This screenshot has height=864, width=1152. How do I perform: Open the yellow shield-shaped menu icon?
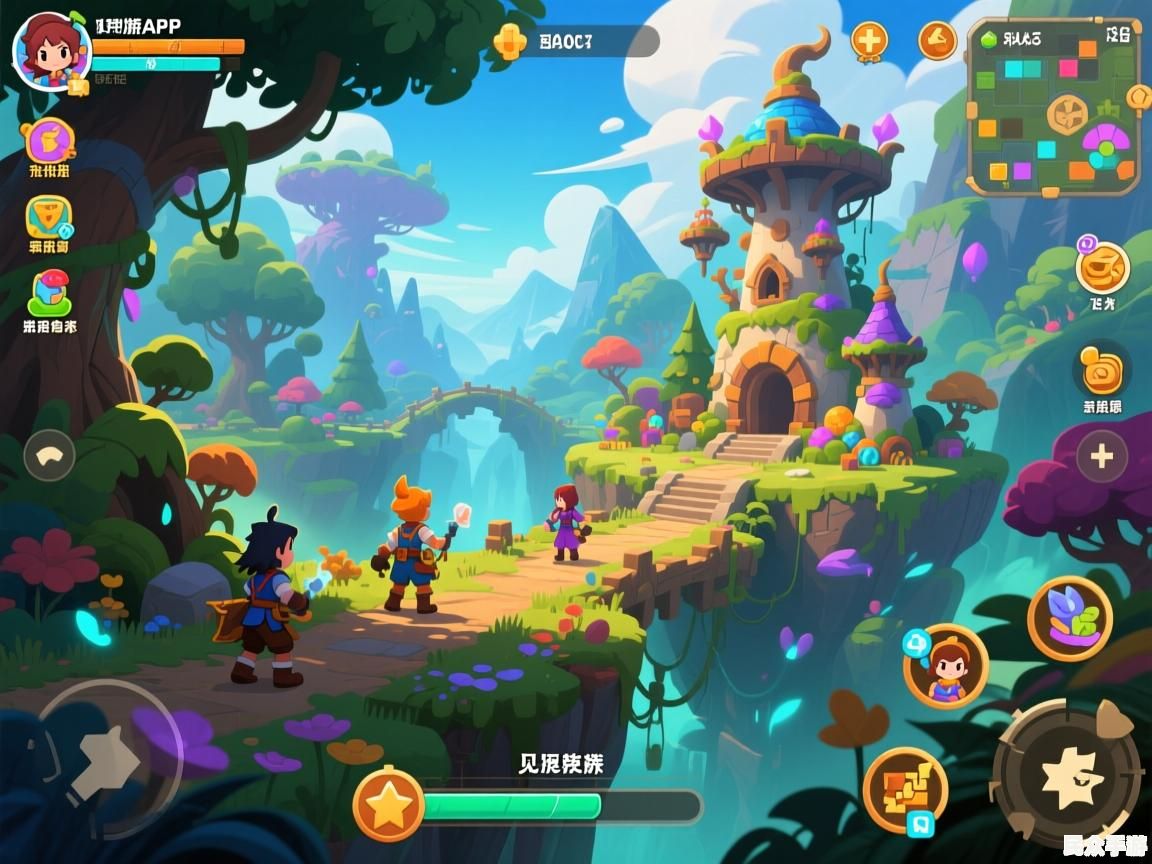coord(49,217)
